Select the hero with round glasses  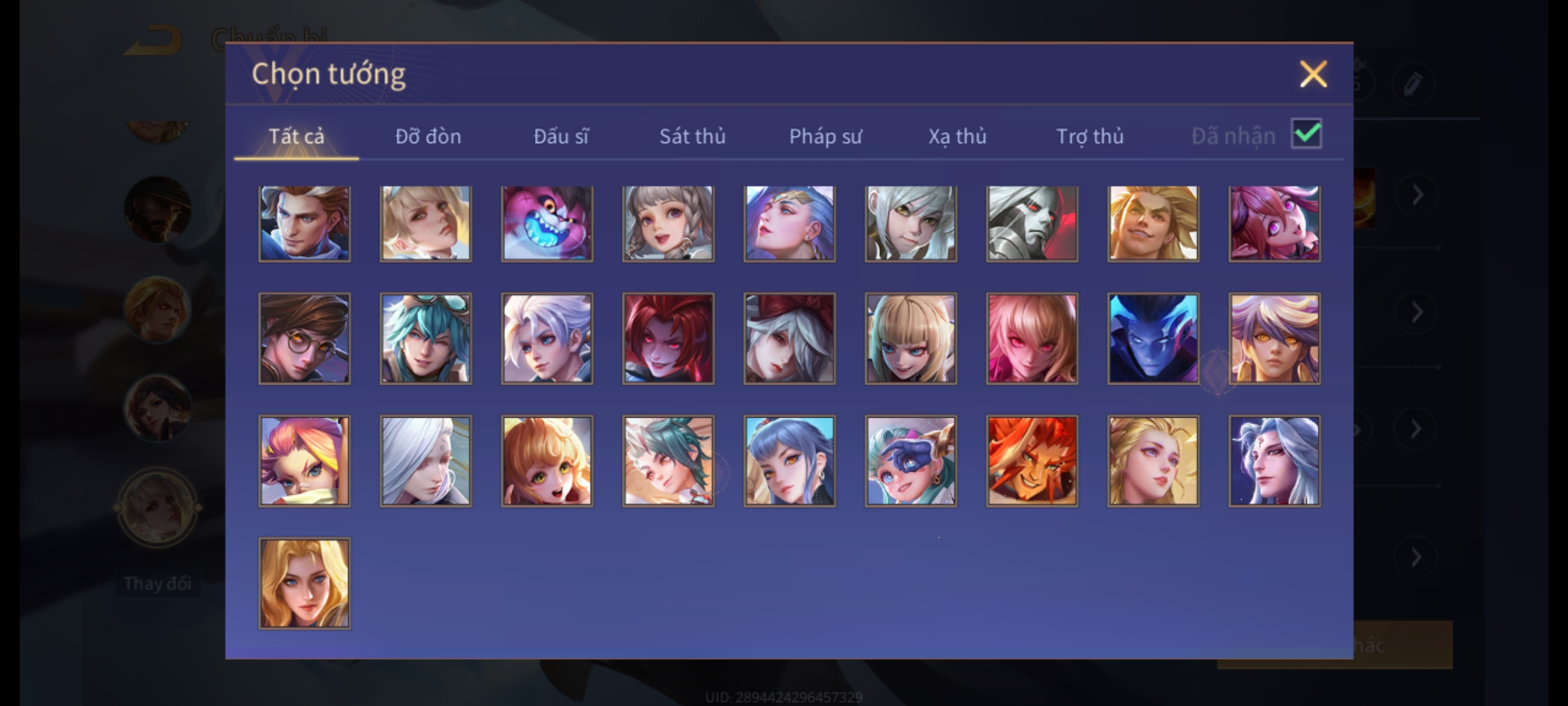click(304, 339)
